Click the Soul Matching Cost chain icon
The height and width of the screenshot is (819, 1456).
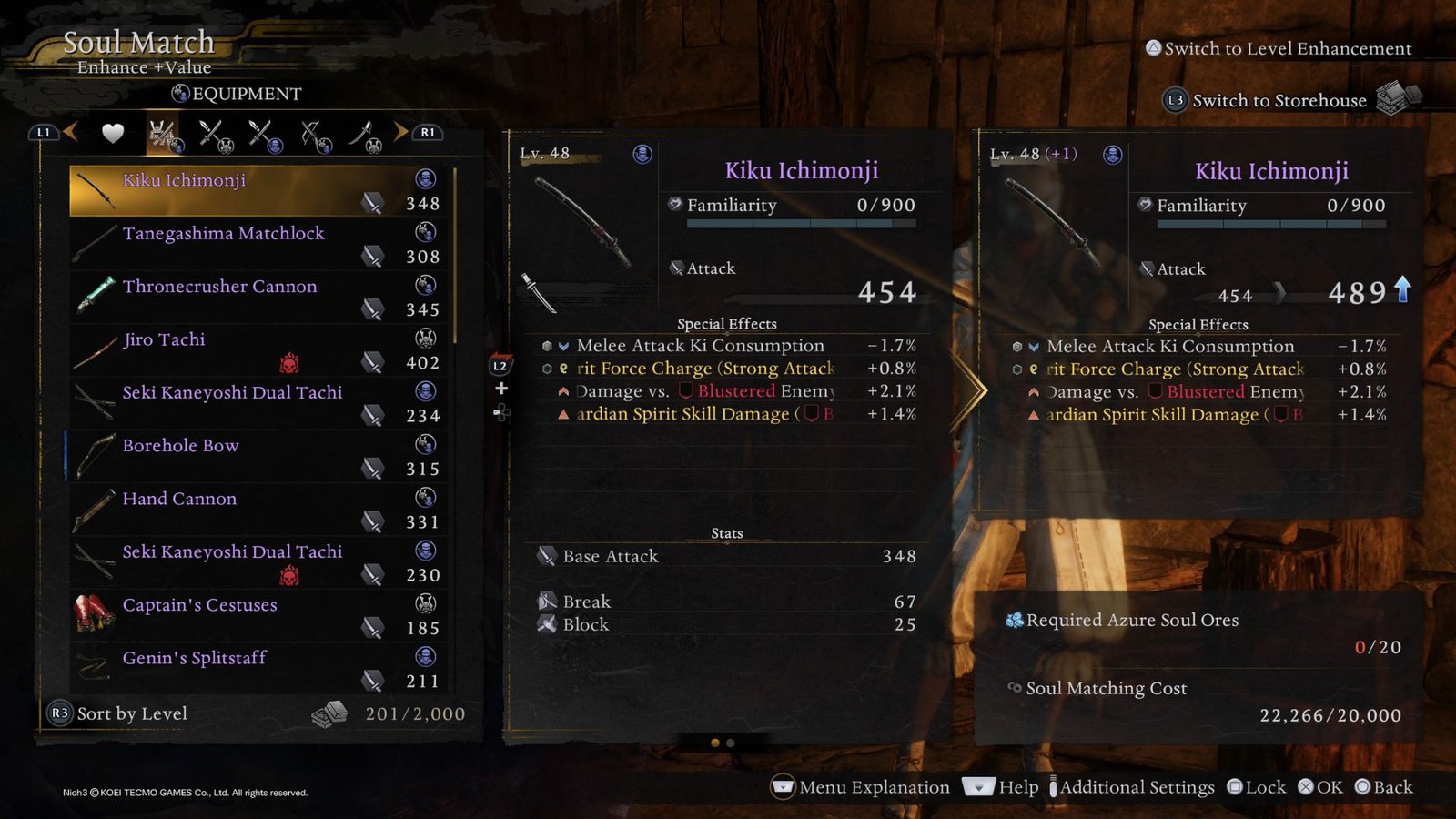point(1013,689)
